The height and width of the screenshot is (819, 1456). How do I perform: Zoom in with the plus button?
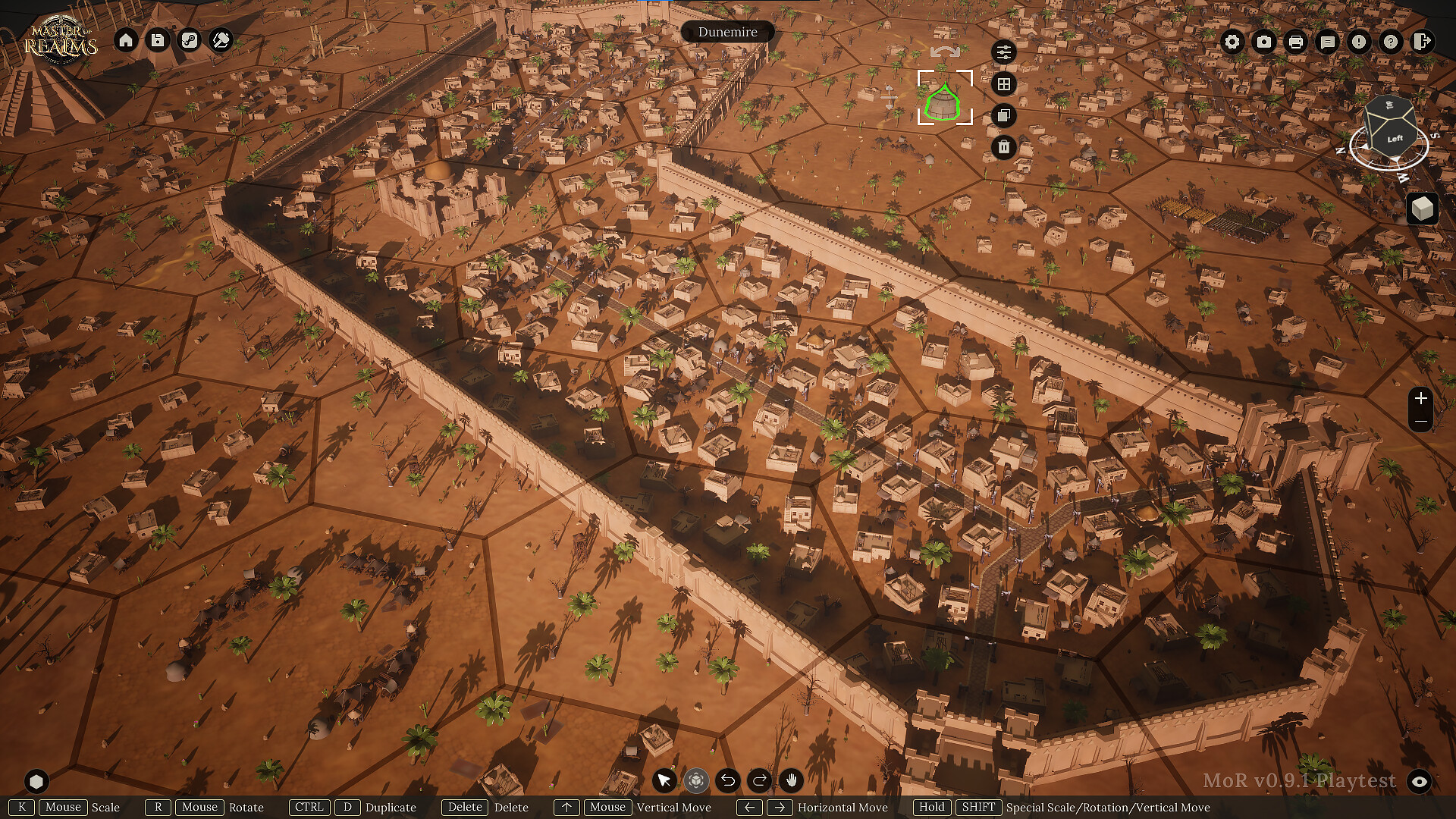1421,398
